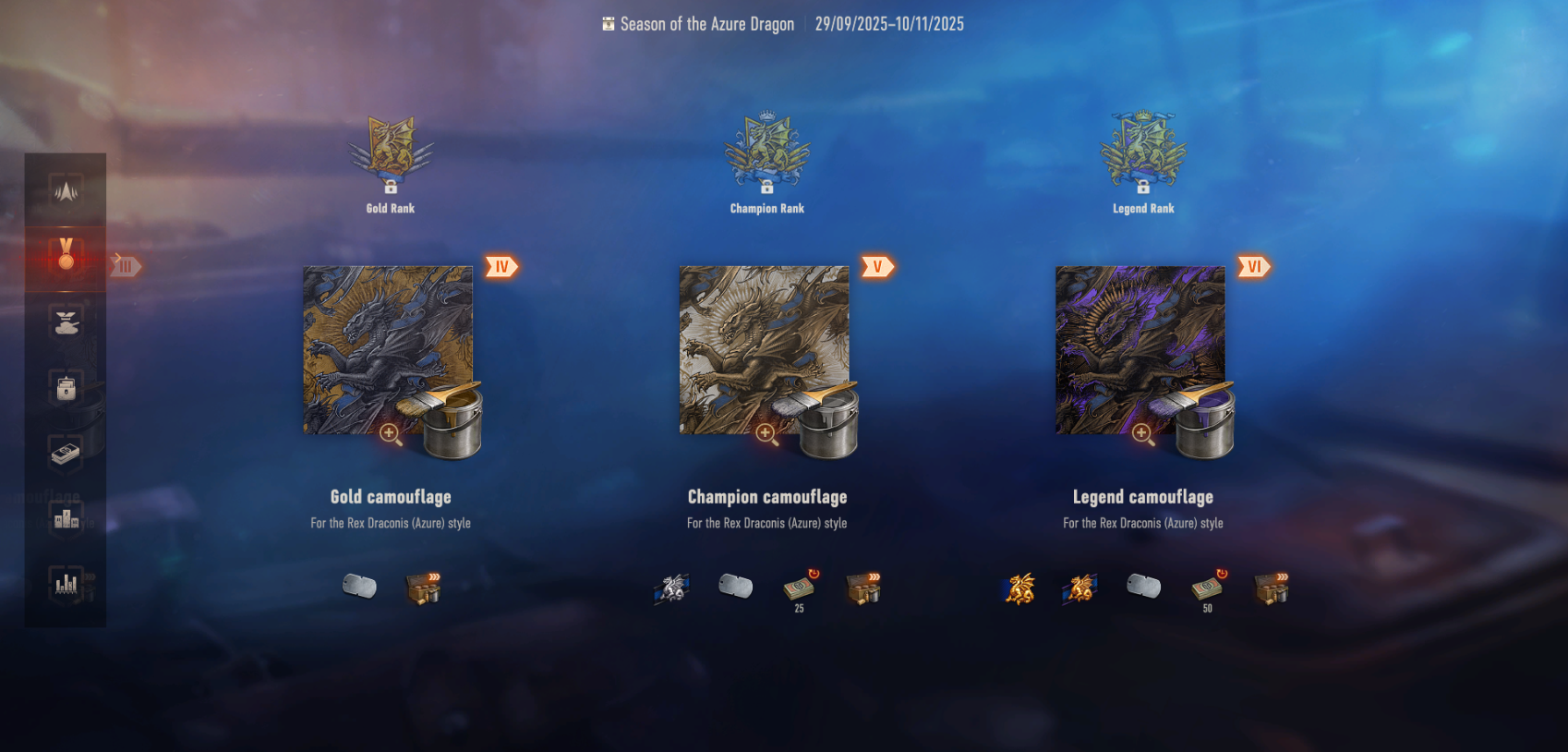The height and width of the screenshot is (752, 1568).
Task: Open the locked cards sidebar tab
Action: click(x=66, y=388)
